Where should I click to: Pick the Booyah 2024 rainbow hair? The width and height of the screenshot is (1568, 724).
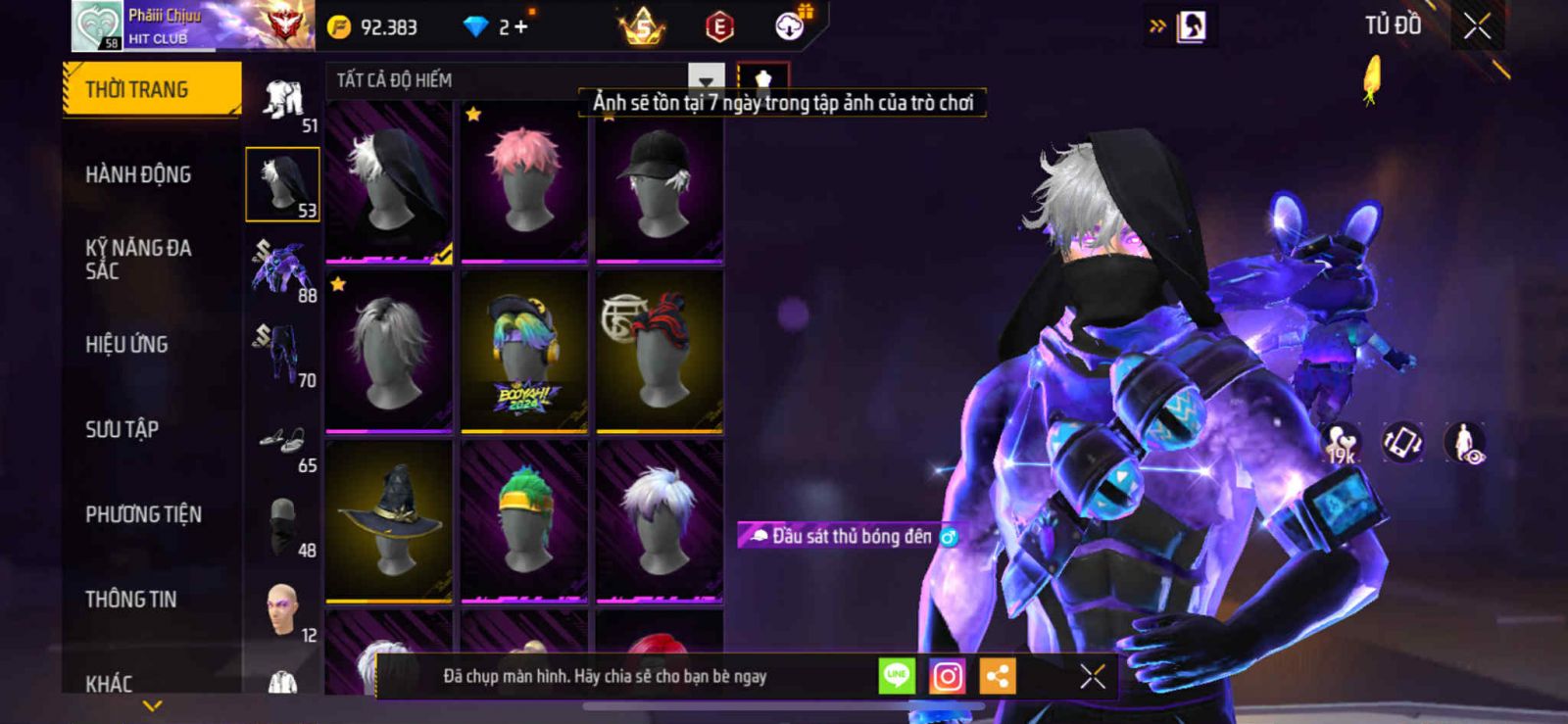[x=524, y=352]
